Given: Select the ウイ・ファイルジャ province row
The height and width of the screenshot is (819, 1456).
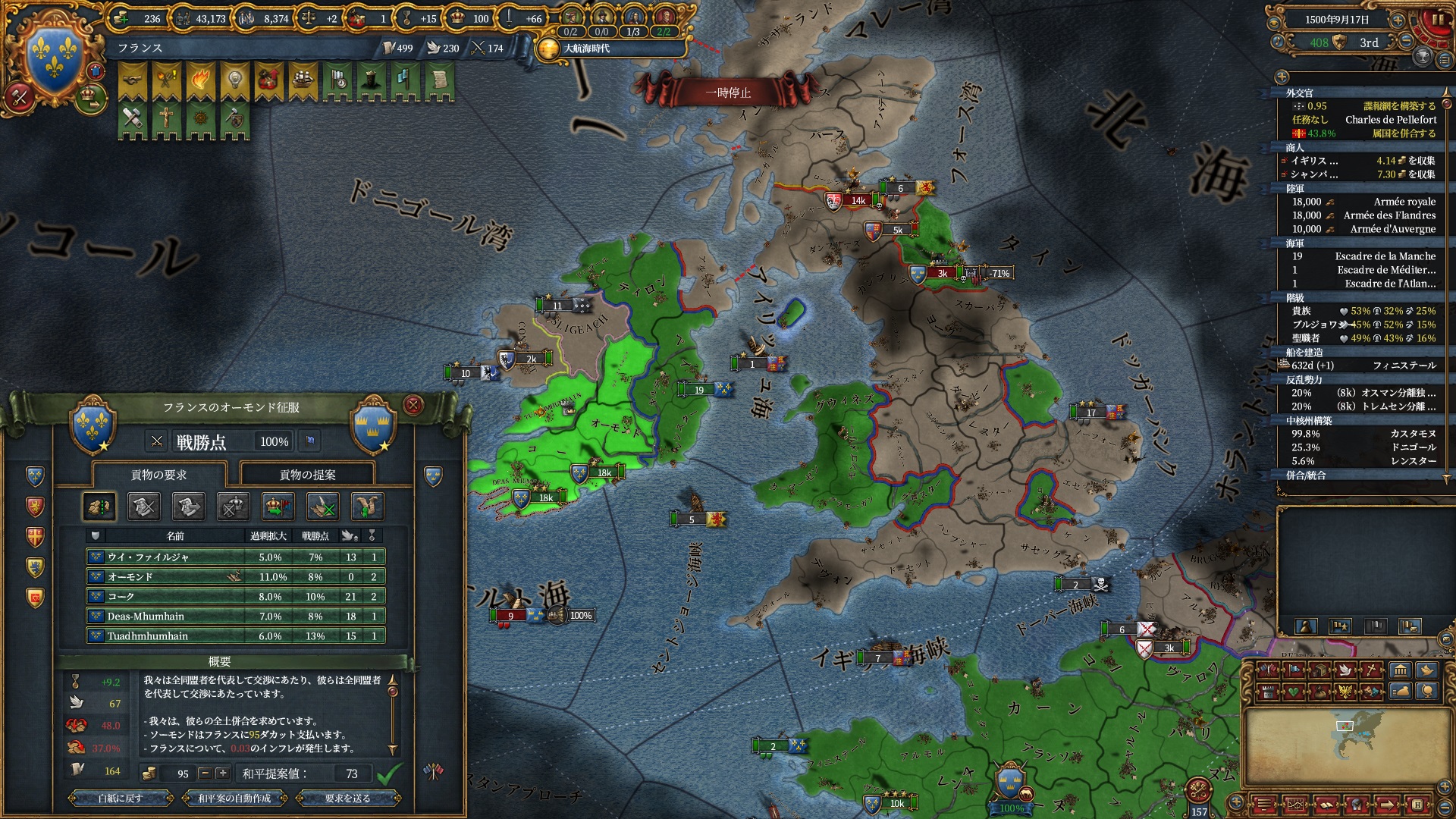Looking at the screenshot, I should tap(235, 557).
